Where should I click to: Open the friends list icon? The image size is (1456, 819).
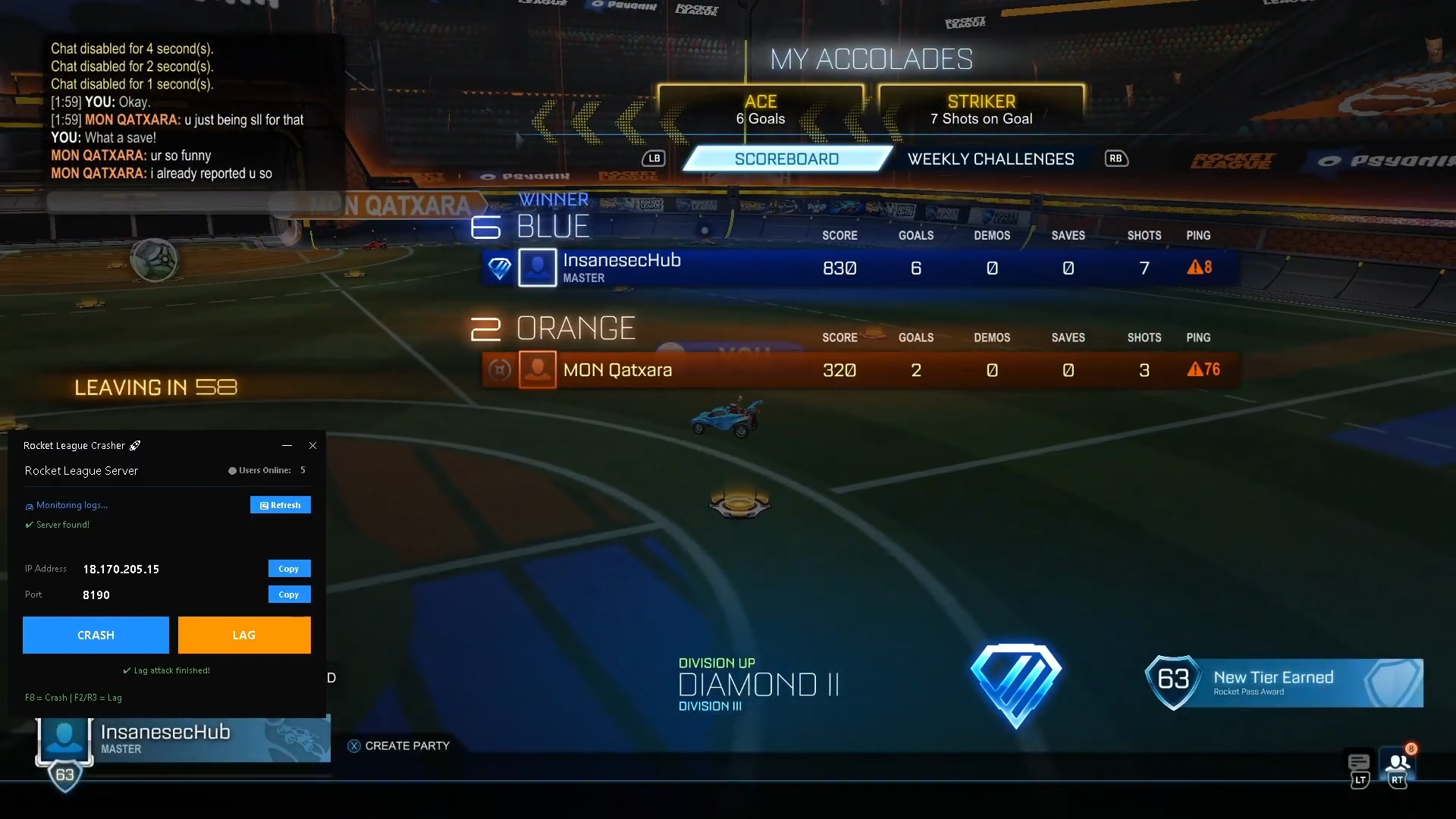coord(1398,763)
